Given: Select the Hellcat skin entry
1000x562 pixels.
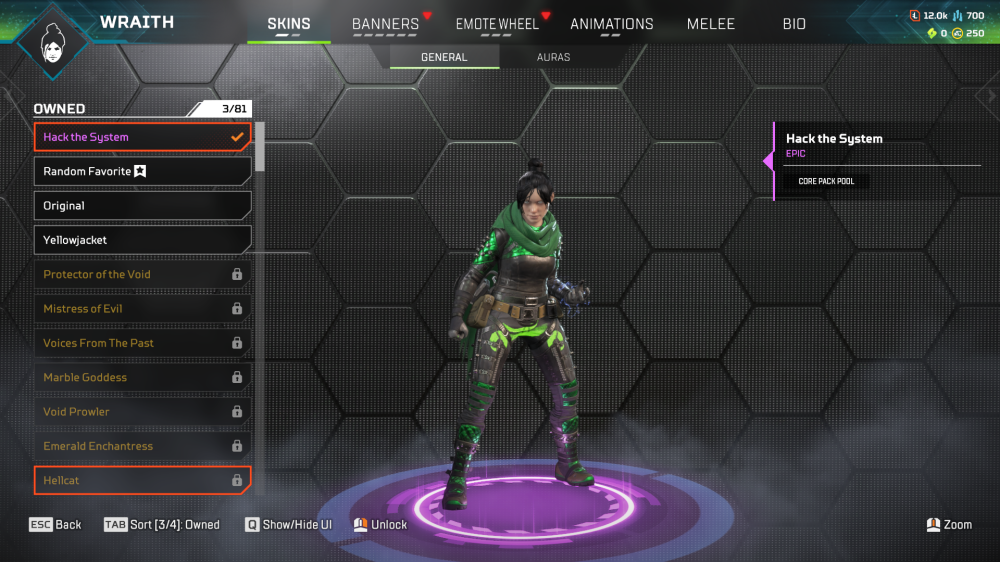Looking at the screenshot, I should [142, 480].
